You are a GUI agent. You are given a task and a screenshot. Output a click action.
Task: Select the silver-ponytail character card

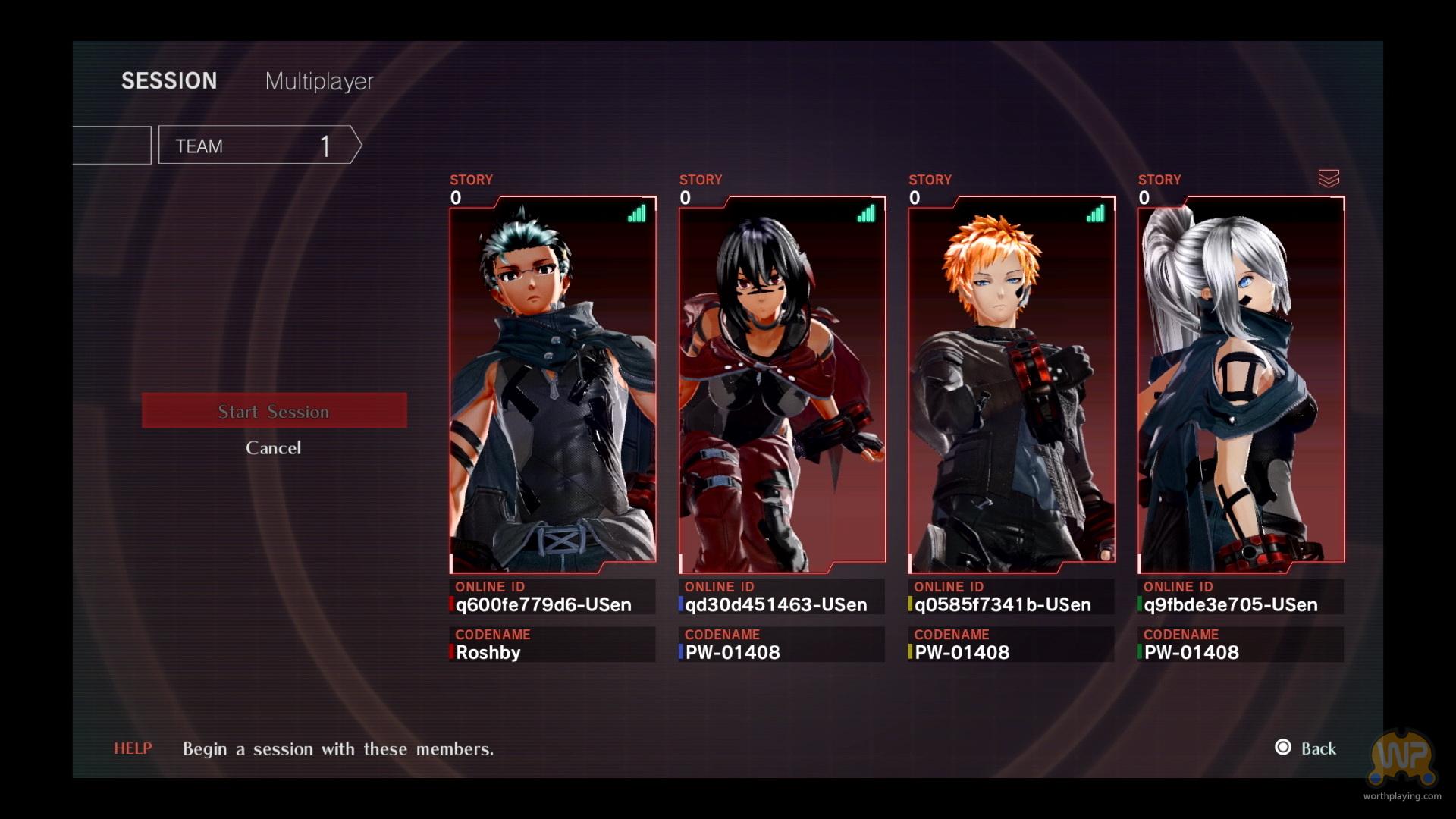point(1241,384)
